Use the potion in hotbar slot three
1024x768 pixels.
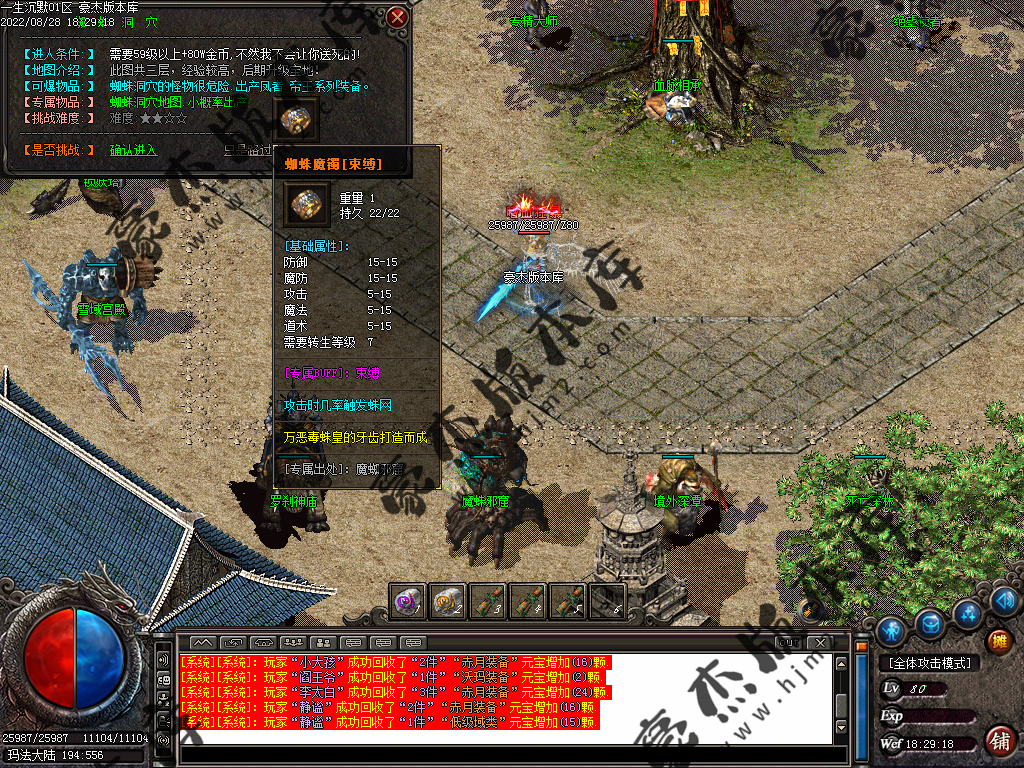point(488,600)
